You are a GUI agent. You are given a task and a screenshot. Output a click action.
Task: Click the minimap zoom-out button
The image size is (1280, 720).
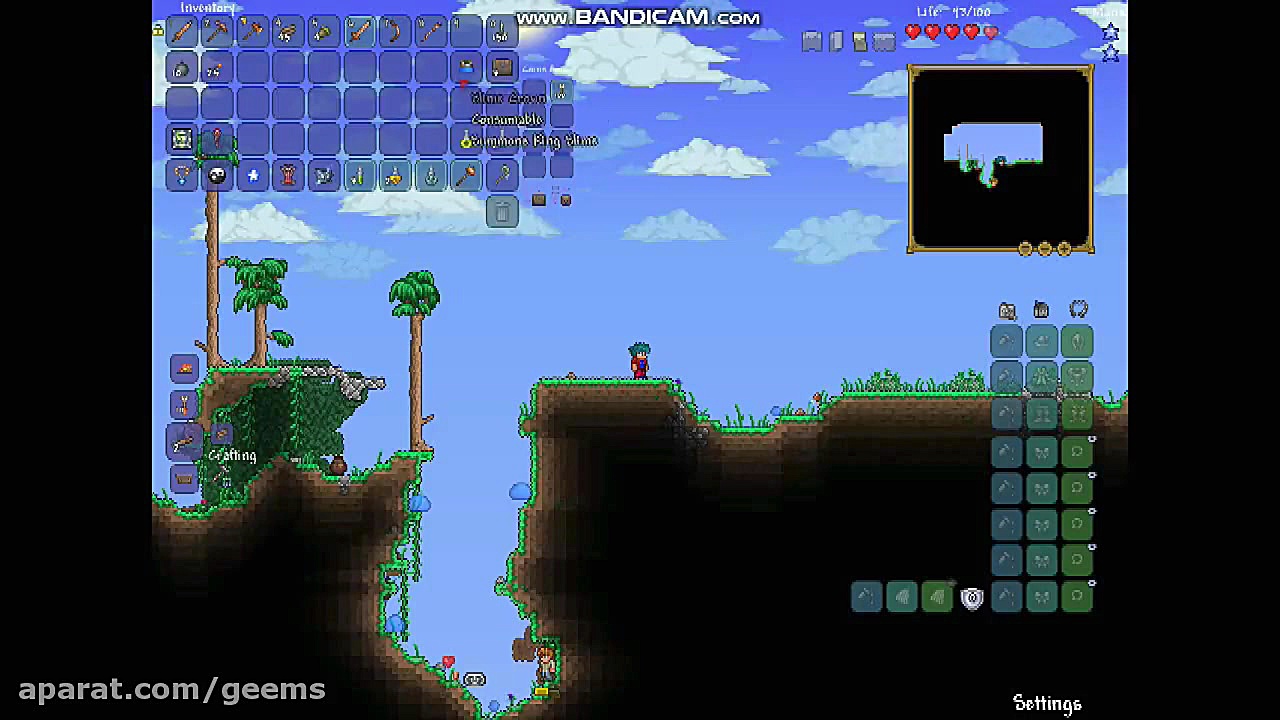click(1045, 249)
